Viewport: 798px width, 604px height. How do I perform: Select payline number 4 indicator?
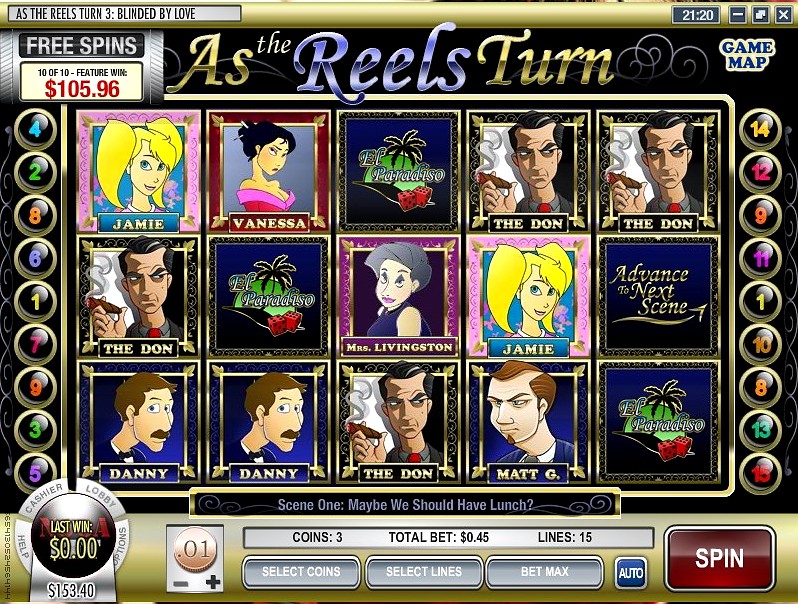pyautogui.click(x=38, y=128)
